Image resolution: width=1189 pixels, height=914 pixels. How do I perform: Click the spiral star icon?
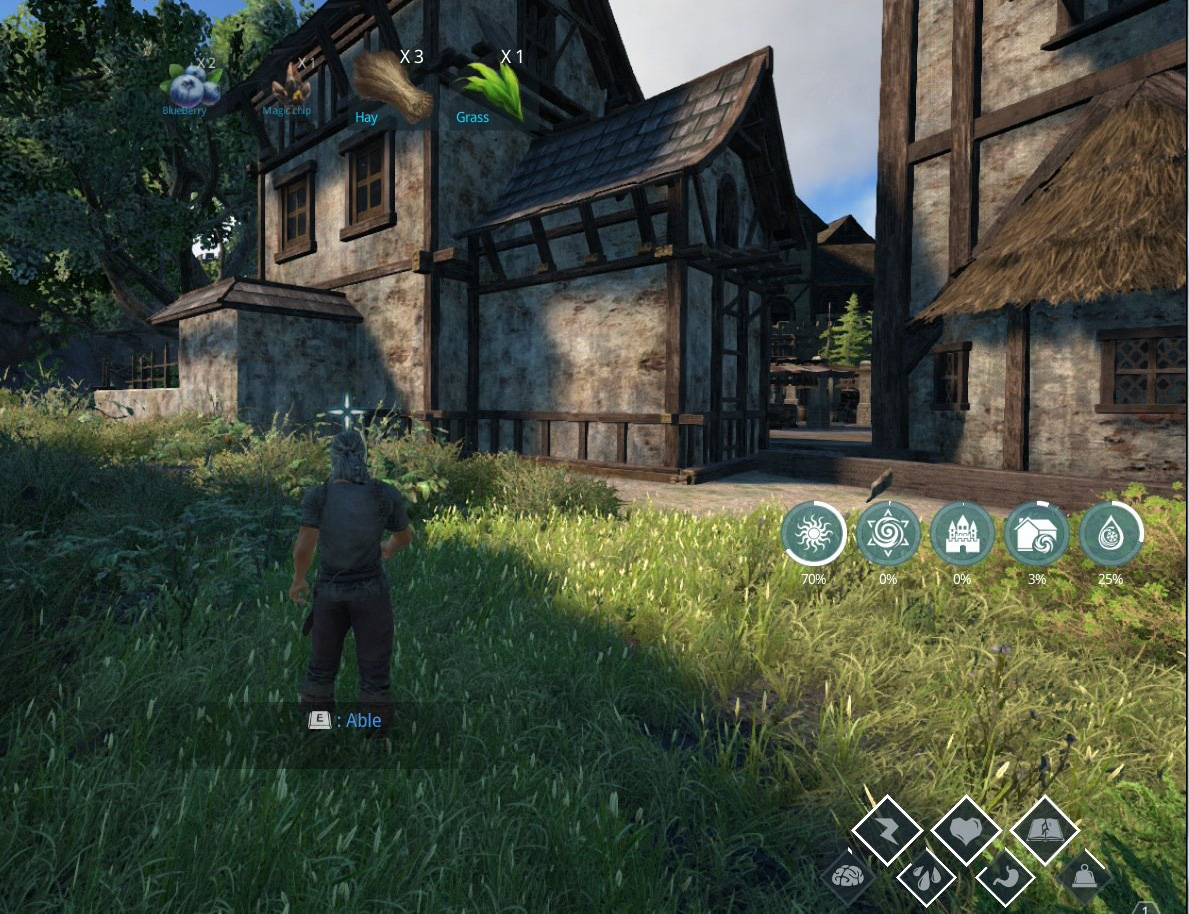(x=888, y=535)
